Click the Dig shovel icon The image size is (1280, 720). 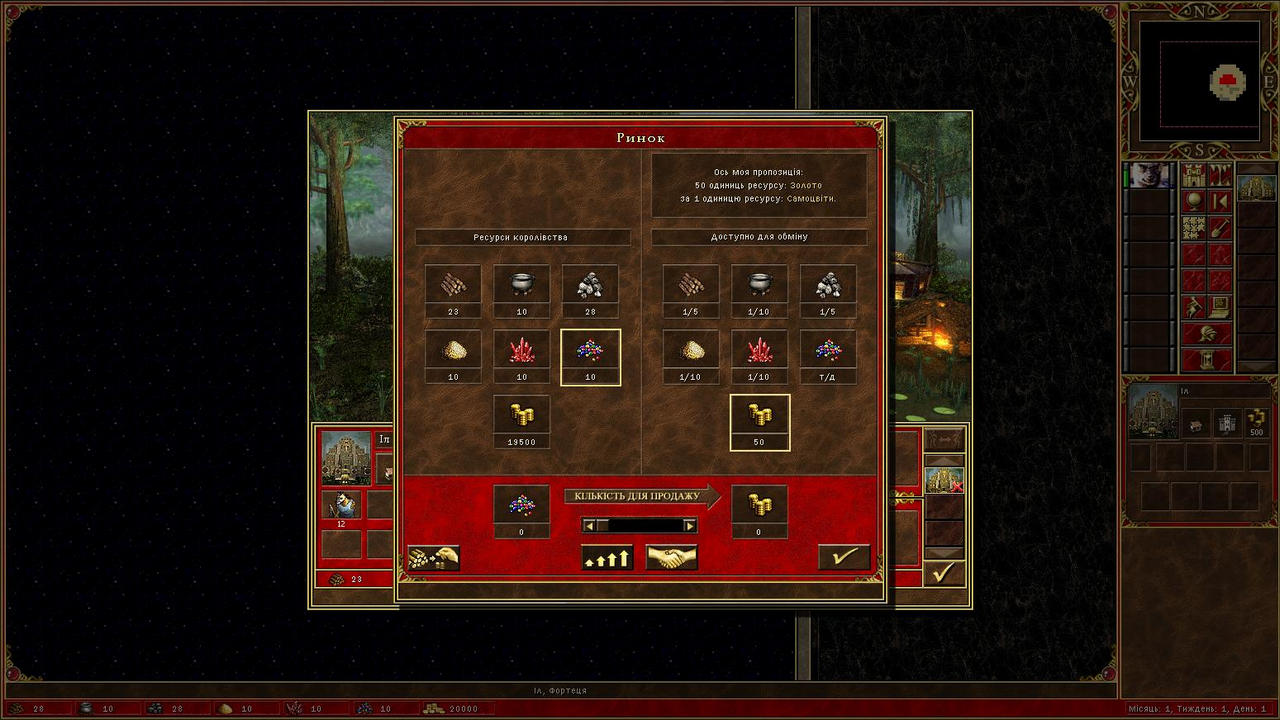(x=1219, y=228)
